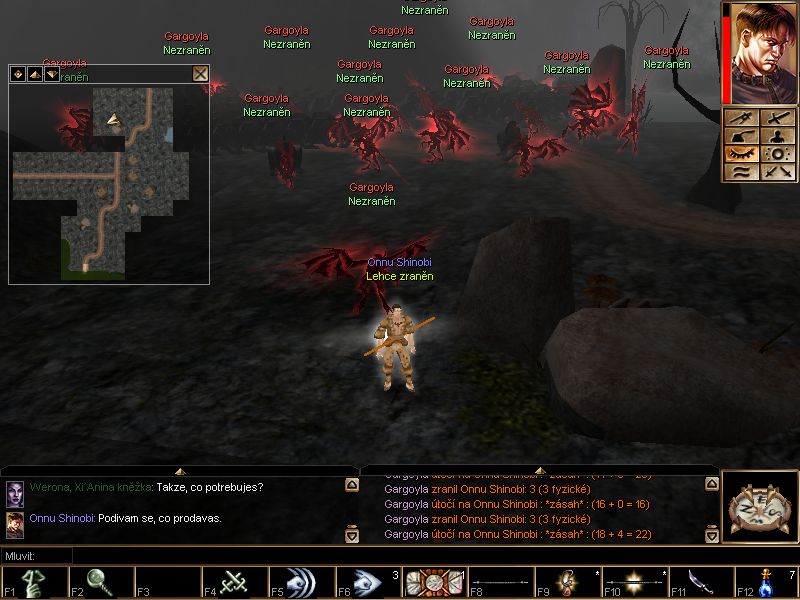Use the crossed blades ability in F4
The image size is (800, 600).
coord(234,582)
